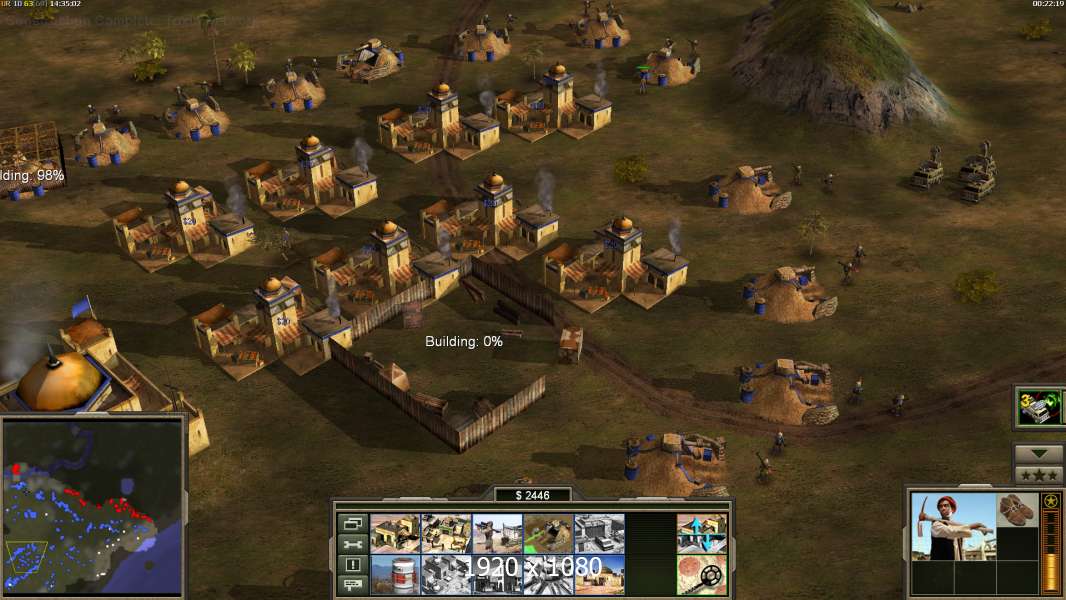Image resolution: width=1066 pixels, height=600 pixels.
Task: Activate the blue up-down arrows command
Action: (x=701, y=533)
